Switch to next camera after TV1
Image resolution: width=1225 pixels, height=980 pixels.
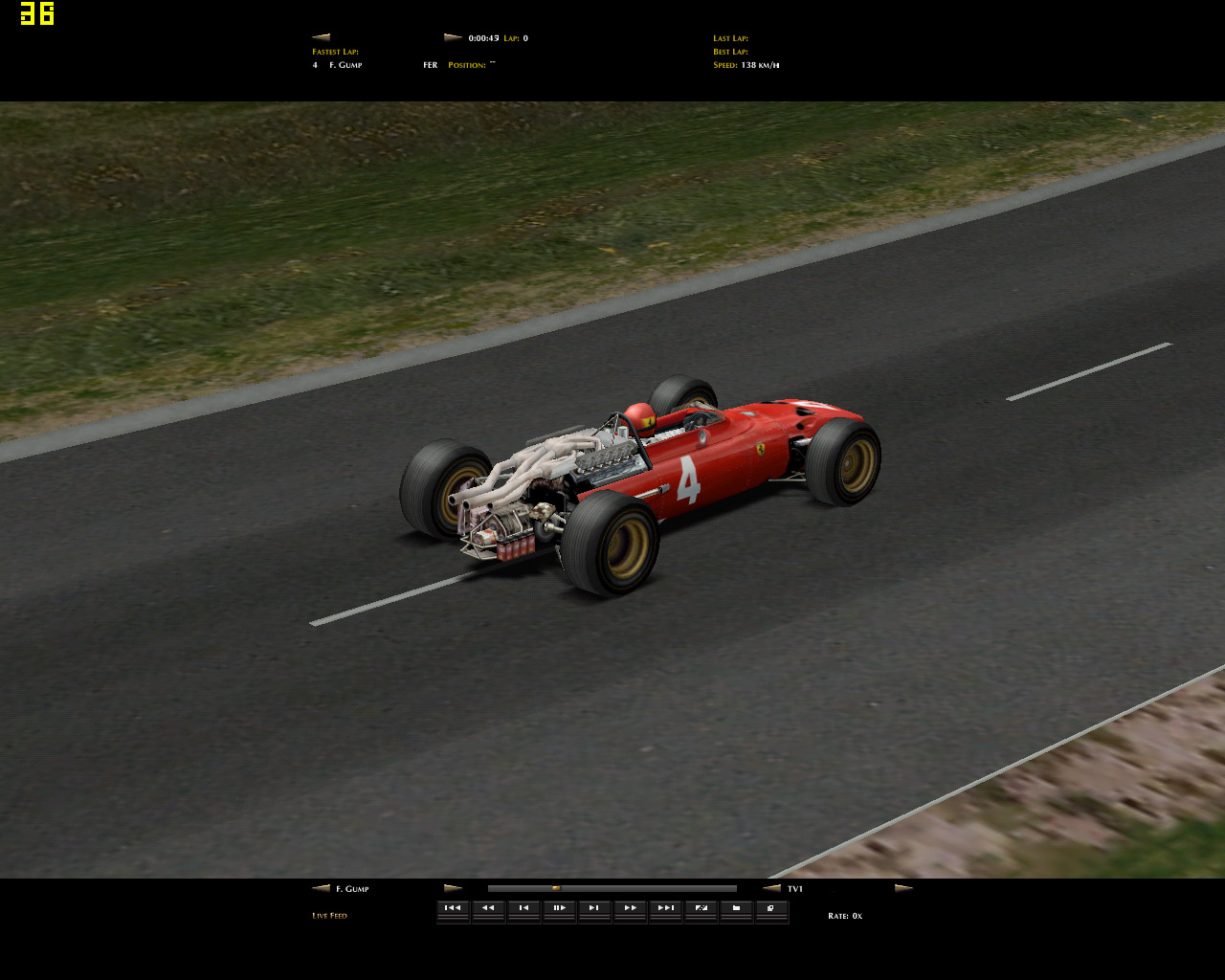click(903, 888)
